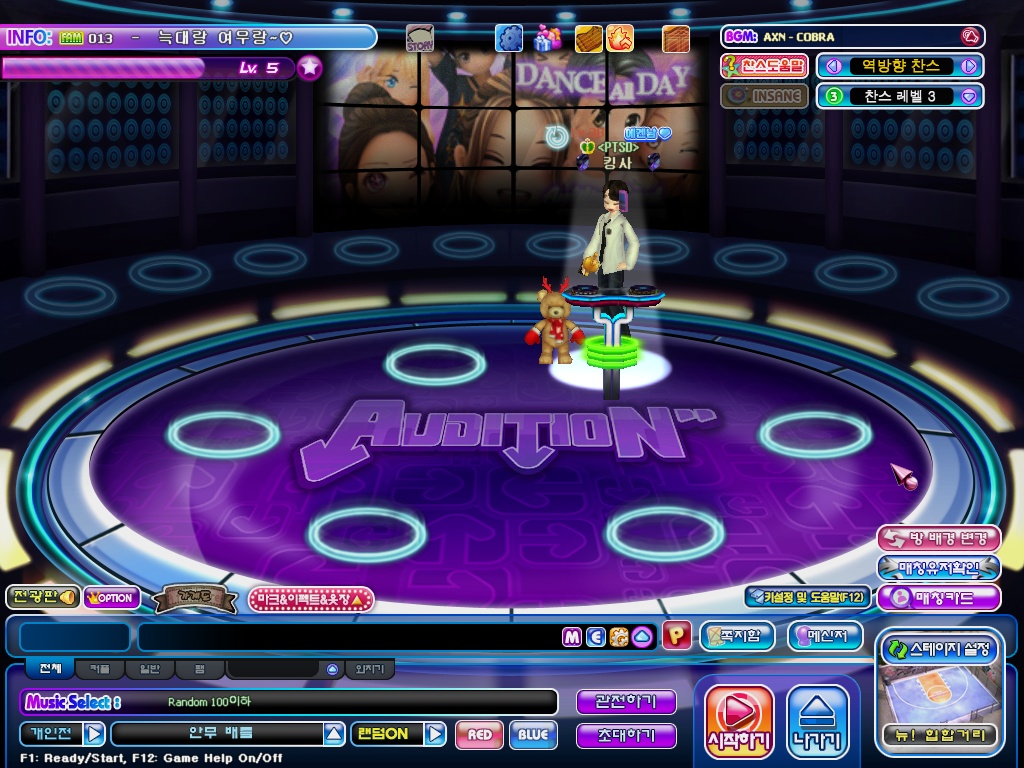The height and width of the screenshot is (768, 1024).
Task: Open the 쪽지함 message box
Action: point(737,636)
